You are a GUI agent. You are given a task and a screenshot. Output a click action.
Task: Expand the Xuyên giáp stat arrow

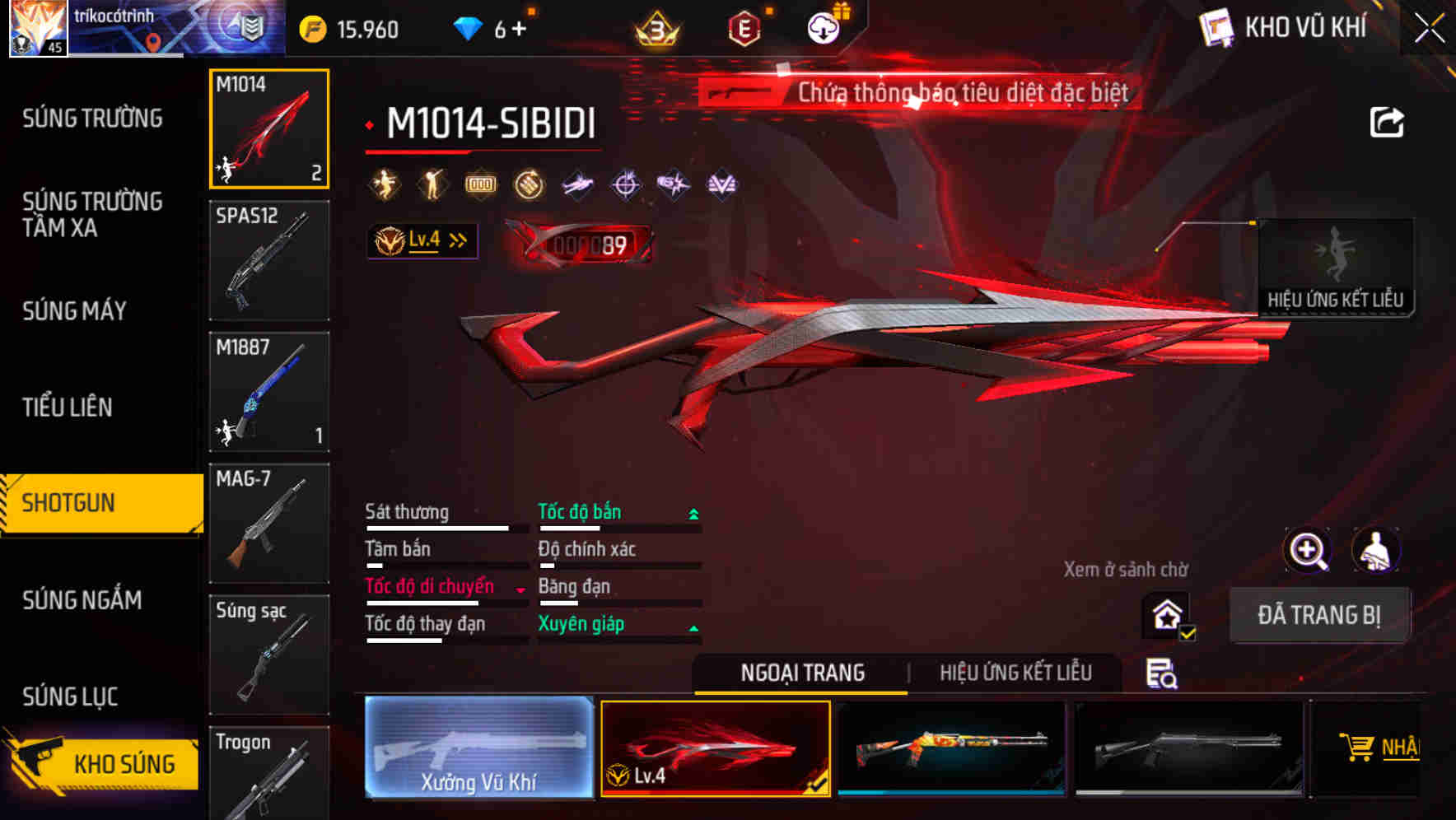pyautogui.click(x=693, y=626)
